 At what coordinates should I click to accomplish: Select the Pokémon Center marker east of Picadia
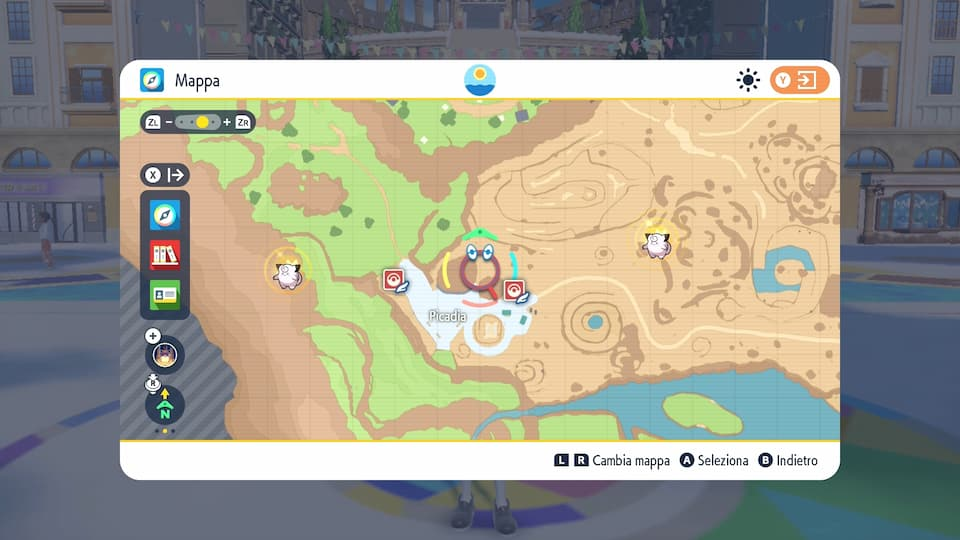coord(515,292)
